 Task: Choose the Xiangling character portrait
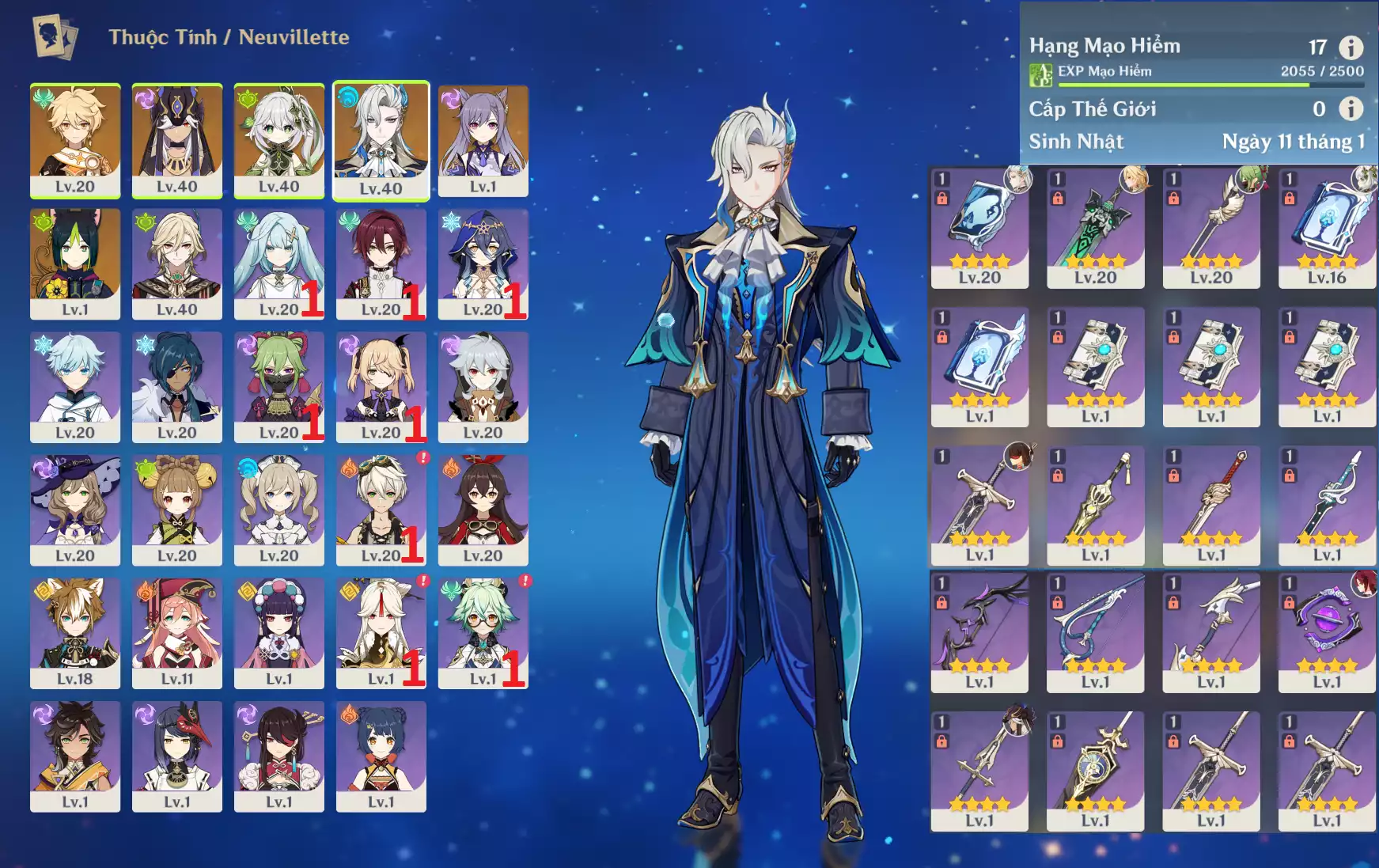coord(381,755)
